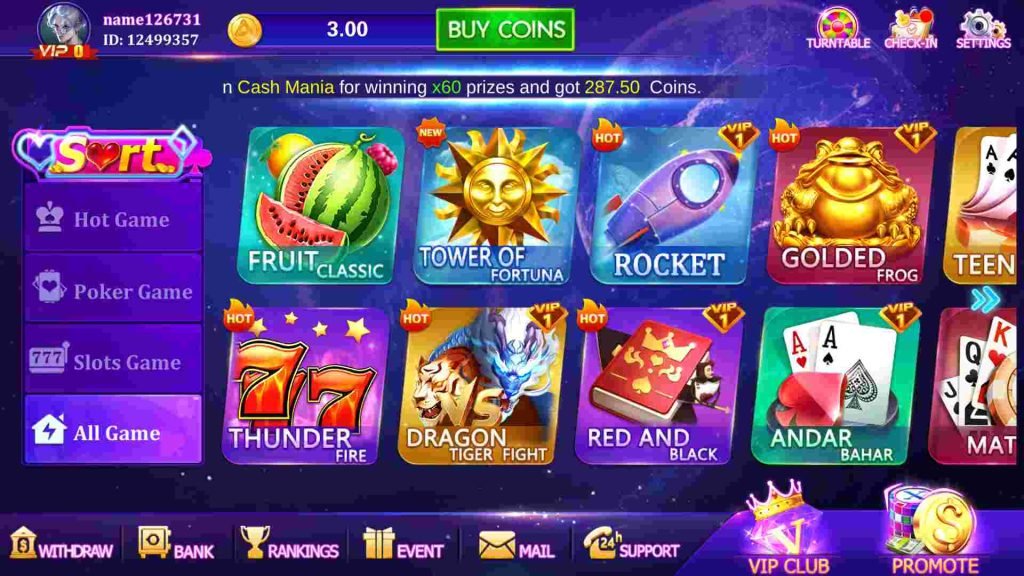1024x576 pixels.
Task: Click the player avatar portrait
Action: (x=64, y=28)
